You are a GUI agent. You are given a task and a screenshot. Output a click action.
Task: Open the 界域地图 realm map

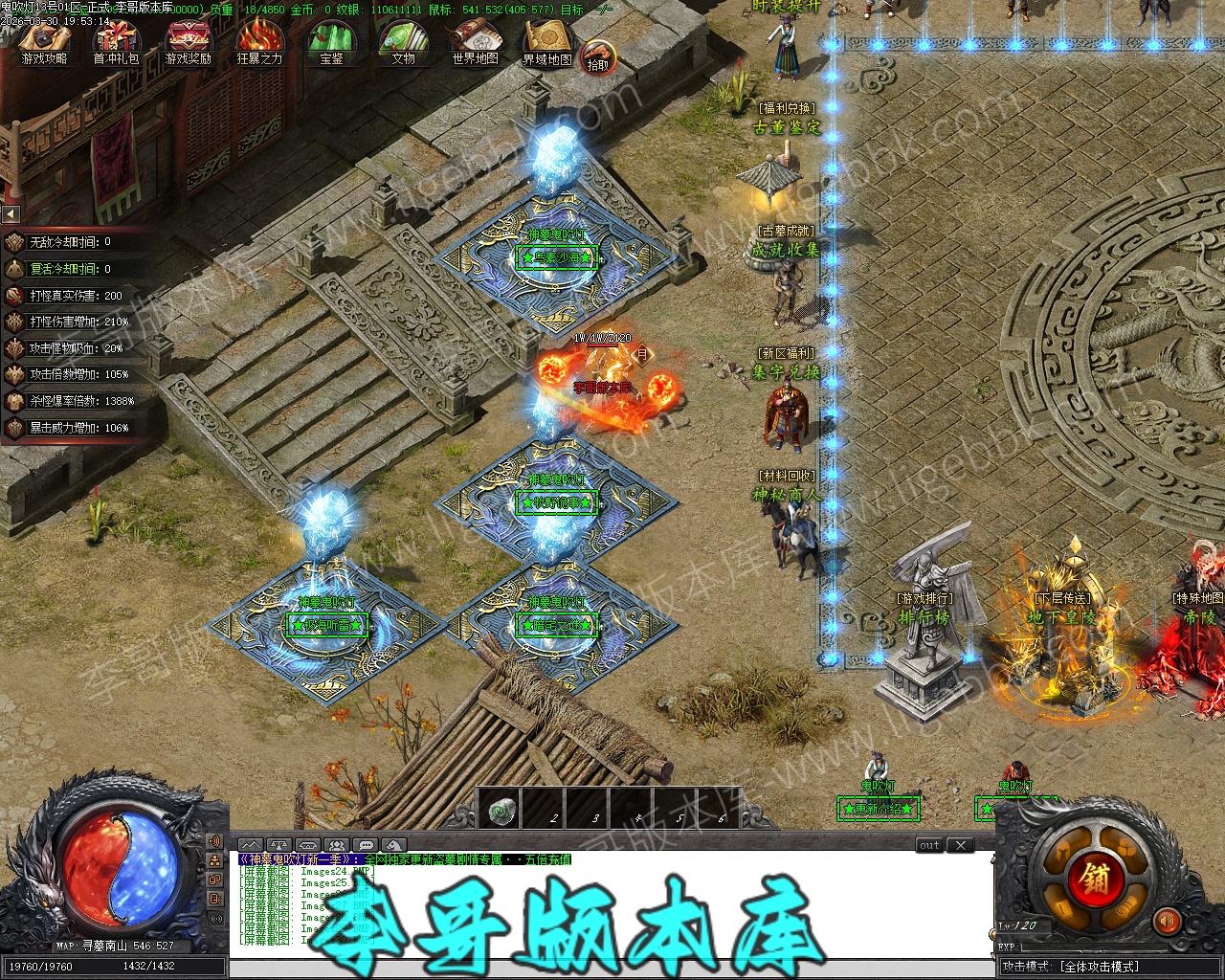pyautogui.click(x=546, y=42)
